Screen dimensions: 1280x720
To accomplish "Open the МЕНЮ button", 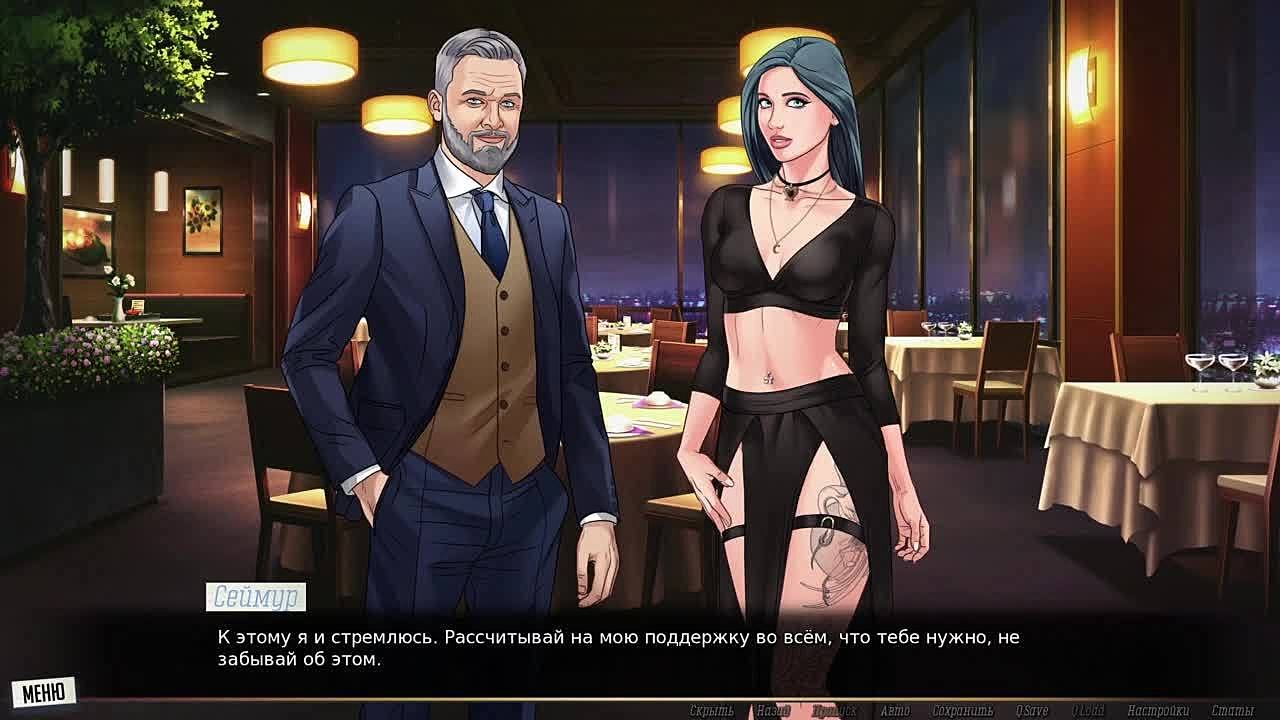I will [43, 692].
